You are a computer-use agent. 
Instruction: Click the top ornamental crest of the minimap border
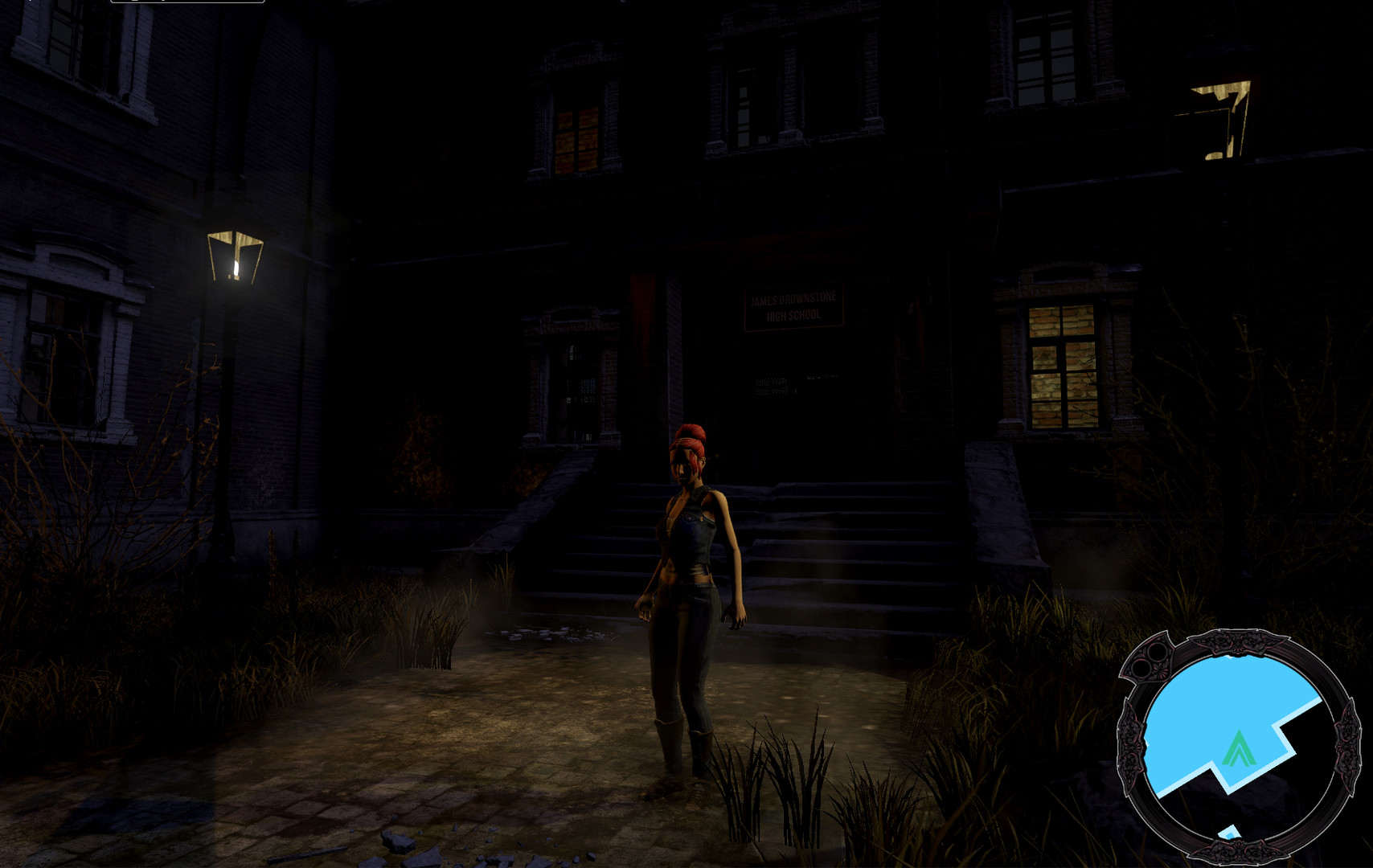[1239, 641]
